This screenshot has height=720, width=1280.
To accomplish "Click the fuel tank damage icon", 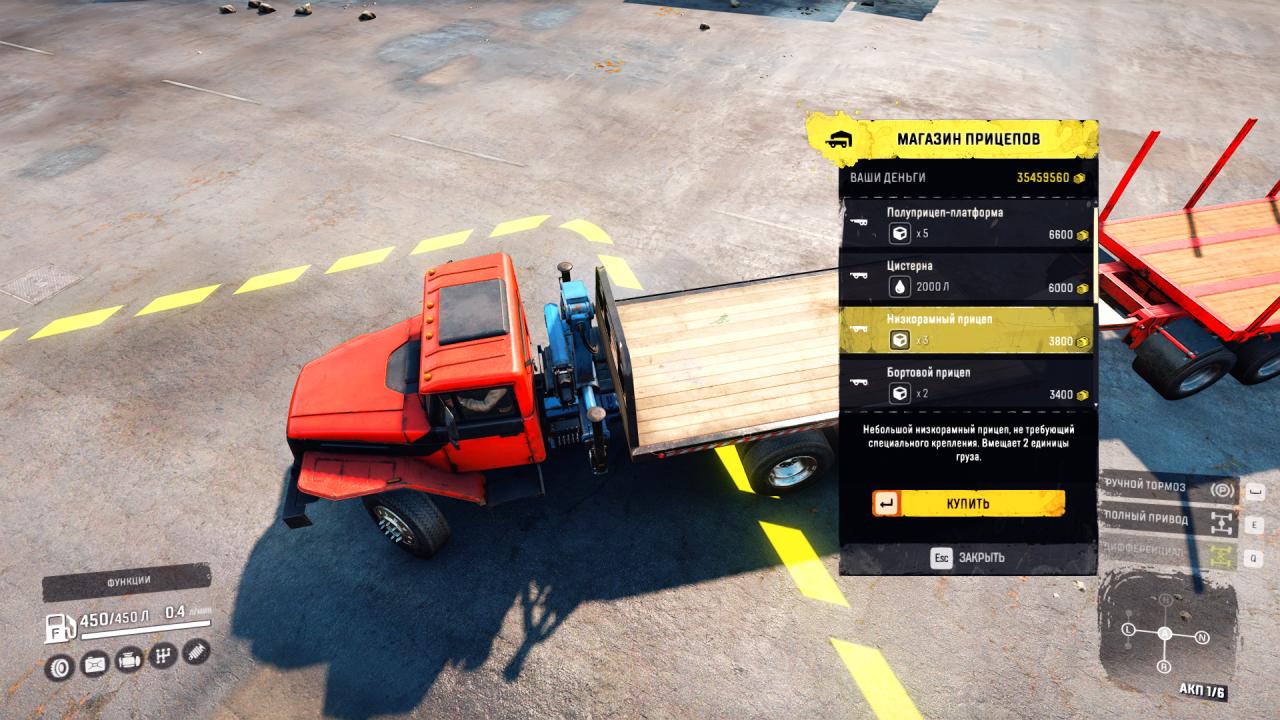I will [x=94, y=663].
